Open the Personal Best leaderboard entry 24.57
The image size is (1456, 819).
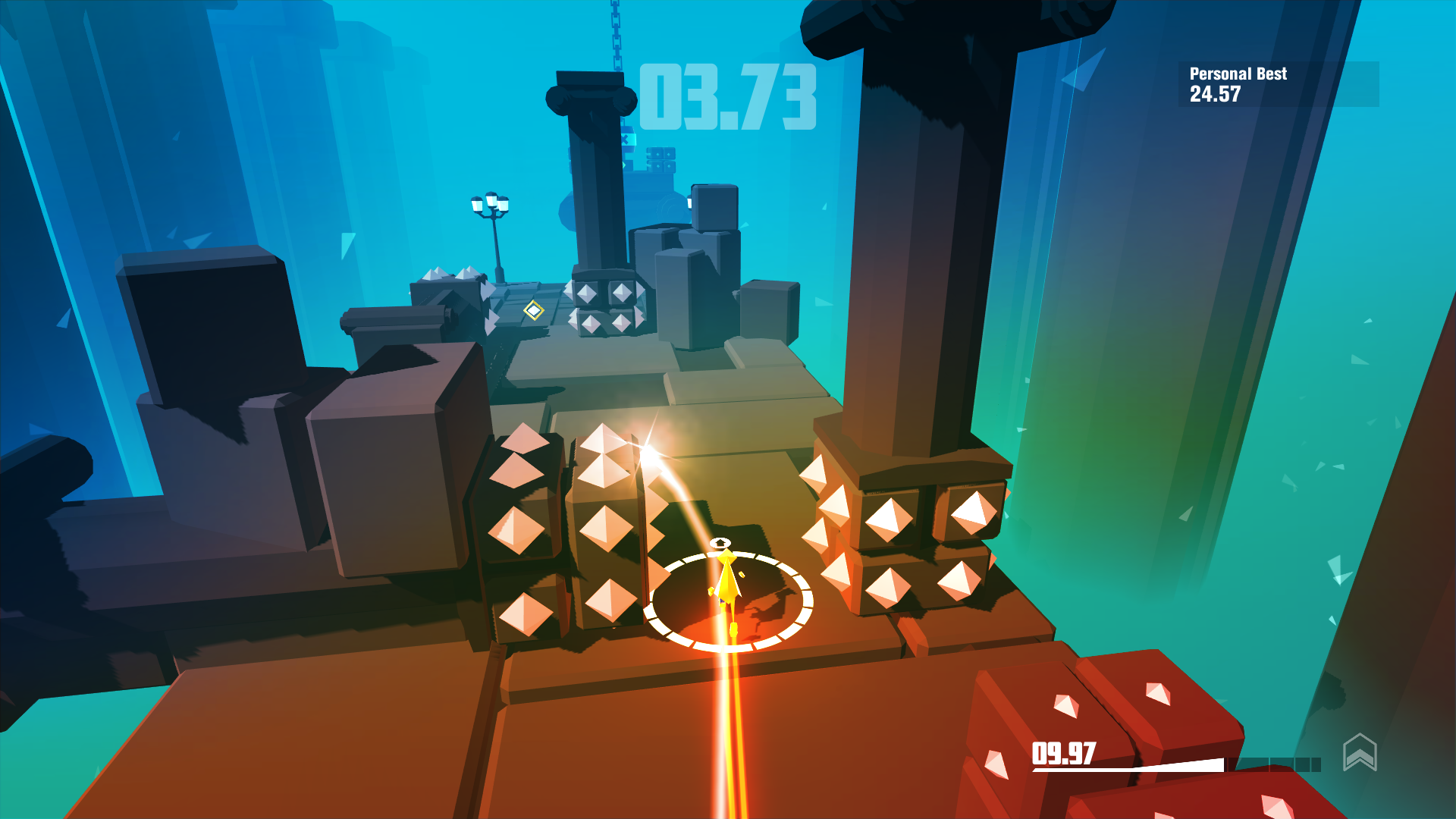(x=1213, y=96)
